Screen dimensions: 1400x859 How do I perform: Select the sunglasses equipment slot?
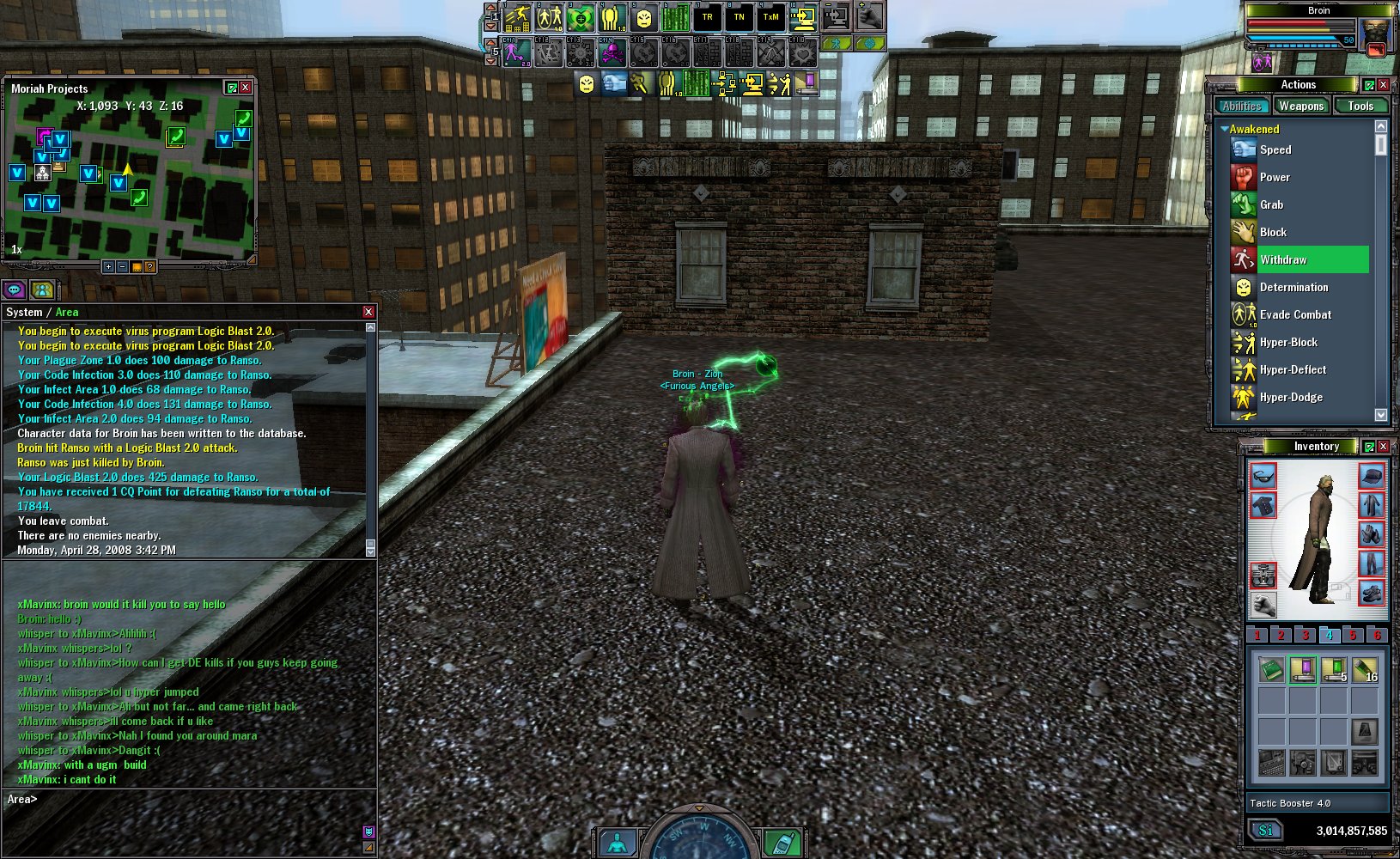(1263, 476)
